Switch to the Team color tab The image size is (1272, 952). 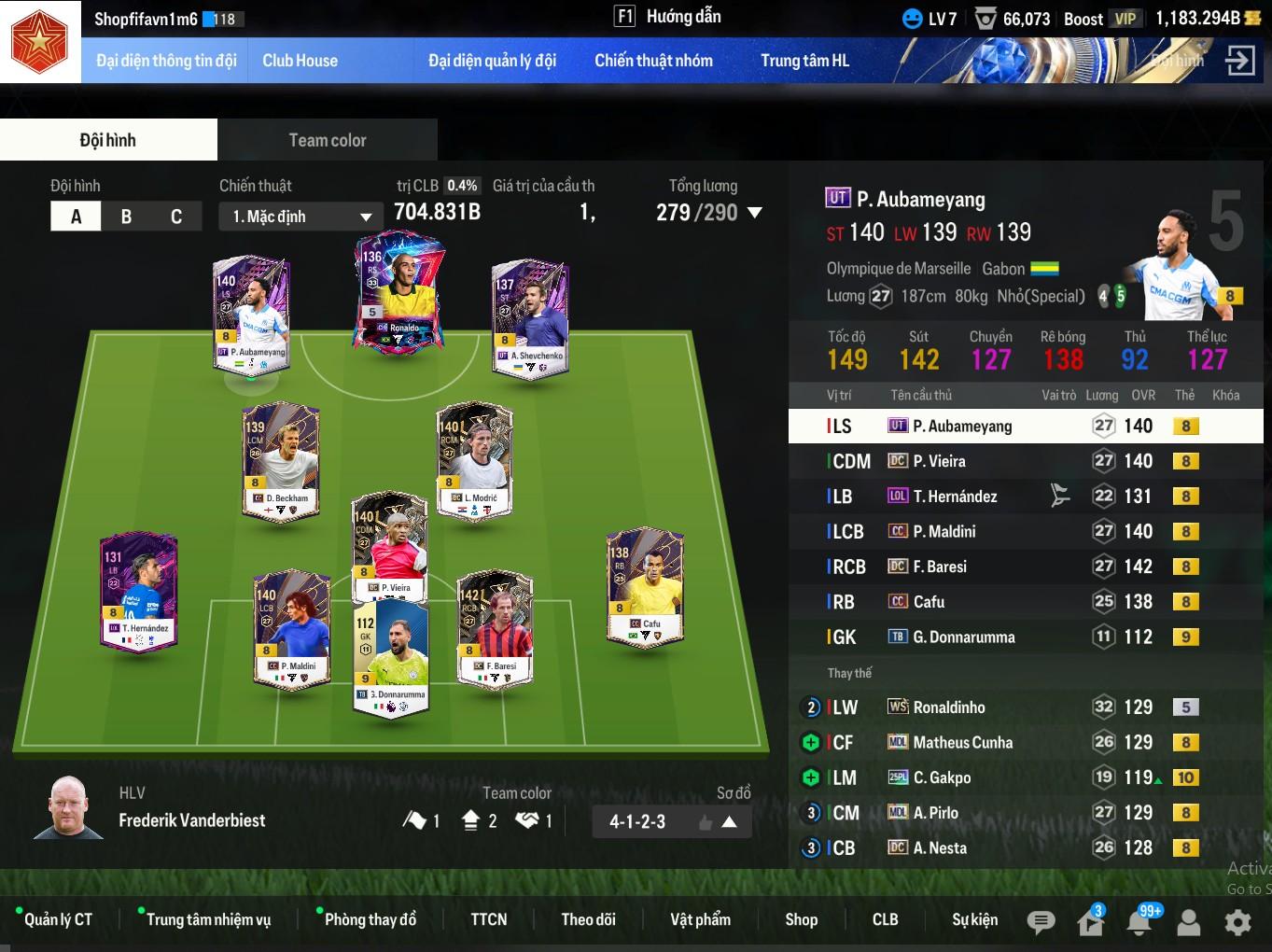coord(327,140)
